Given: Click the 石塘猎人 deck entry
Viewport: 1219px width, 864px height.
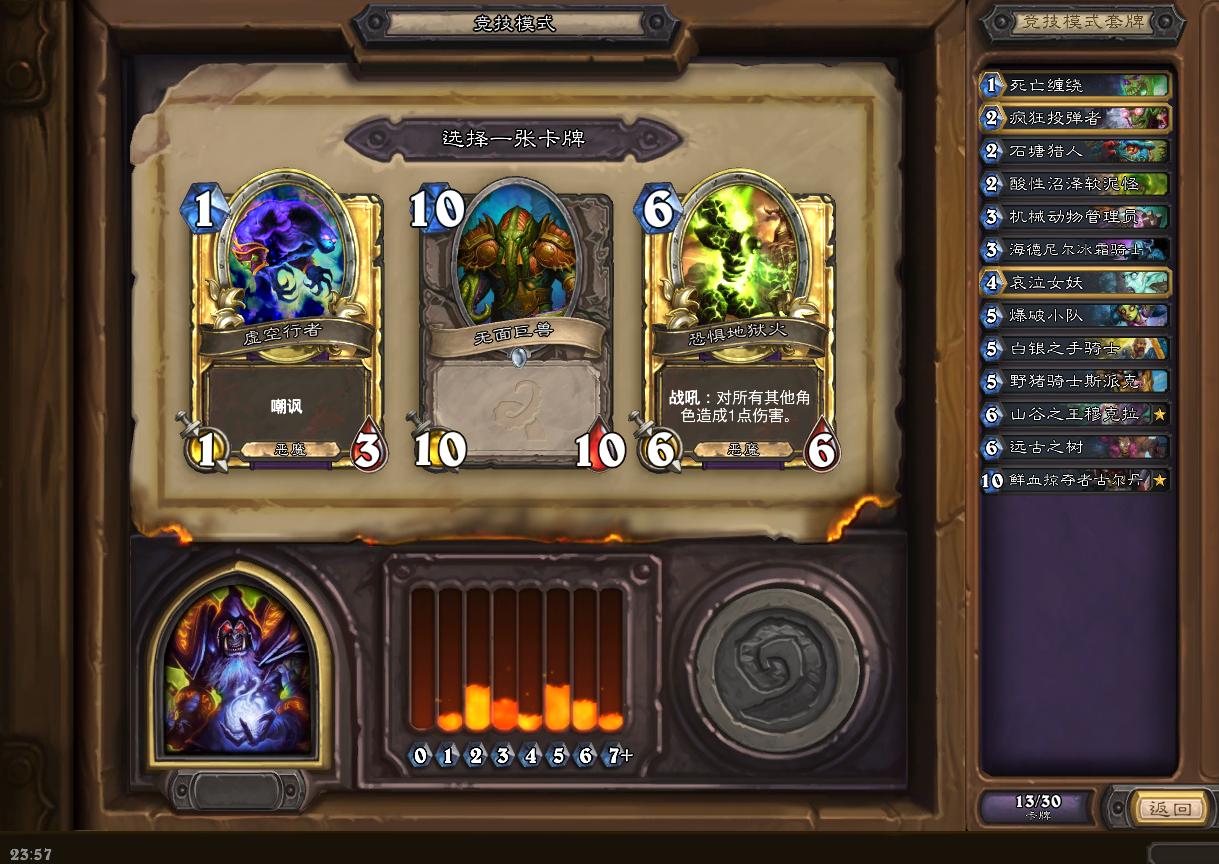Looking at the screenshot, I should point(1075,151).
